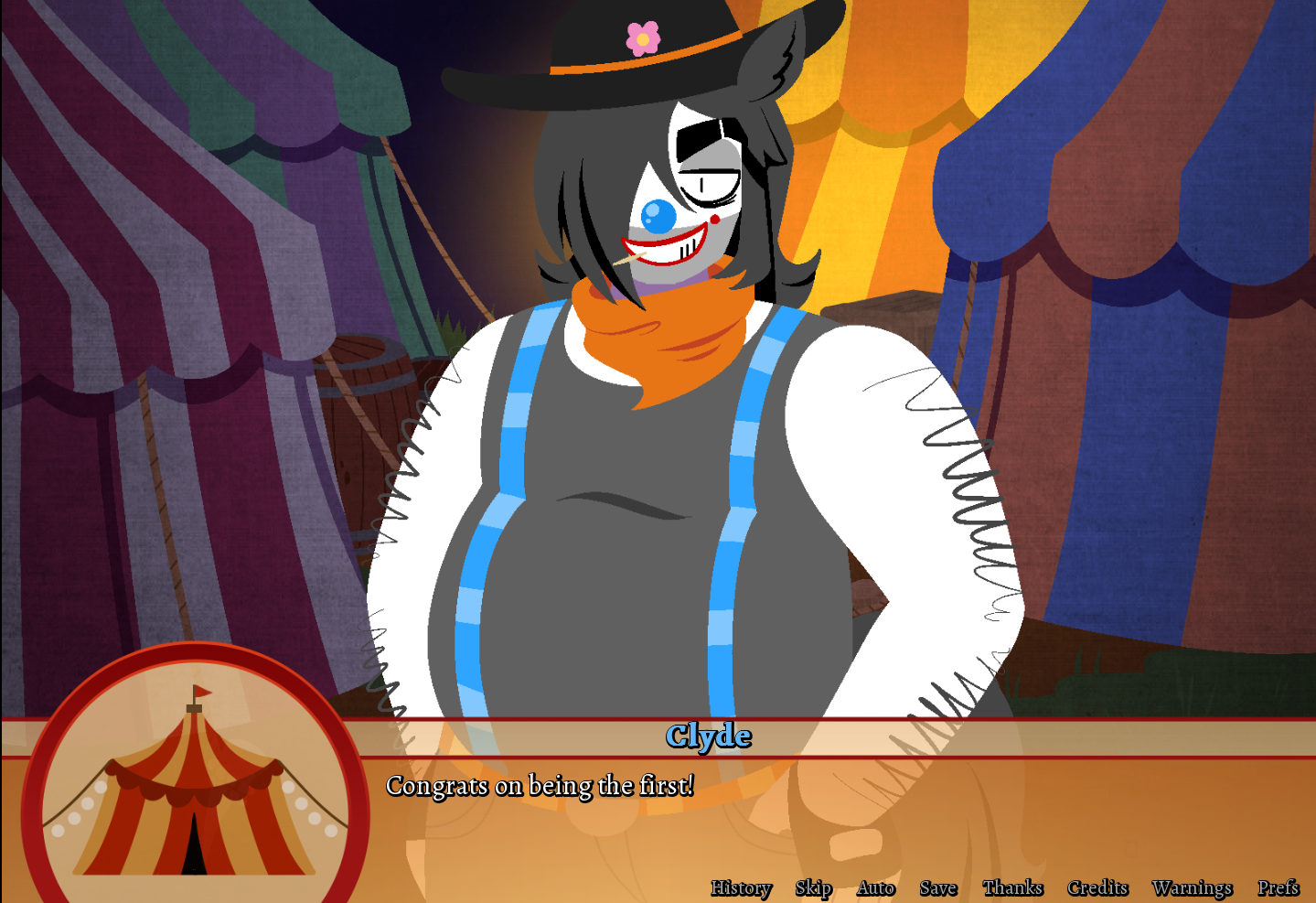Open Prefs settings menu
This screenshot has height=903, width=1316.
pos(1278,887)
